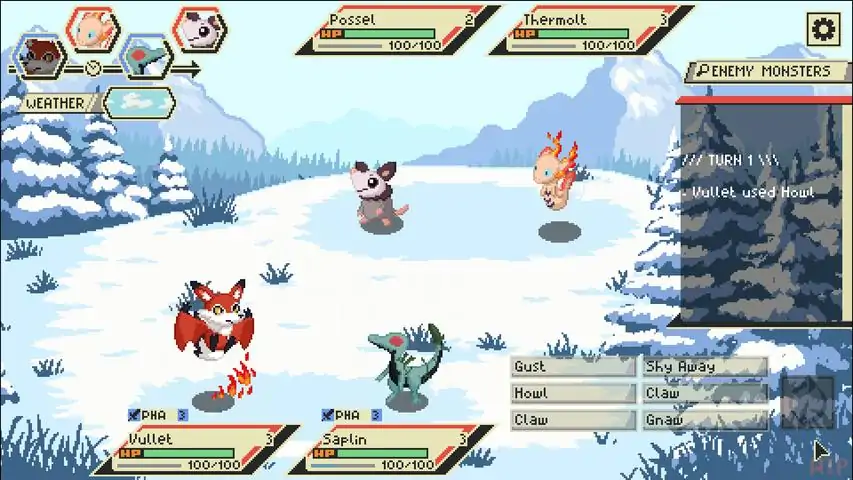Select the Thermolt enemy status panel
The width and height of the screenshot is (853, 480).
coord(590,31)
